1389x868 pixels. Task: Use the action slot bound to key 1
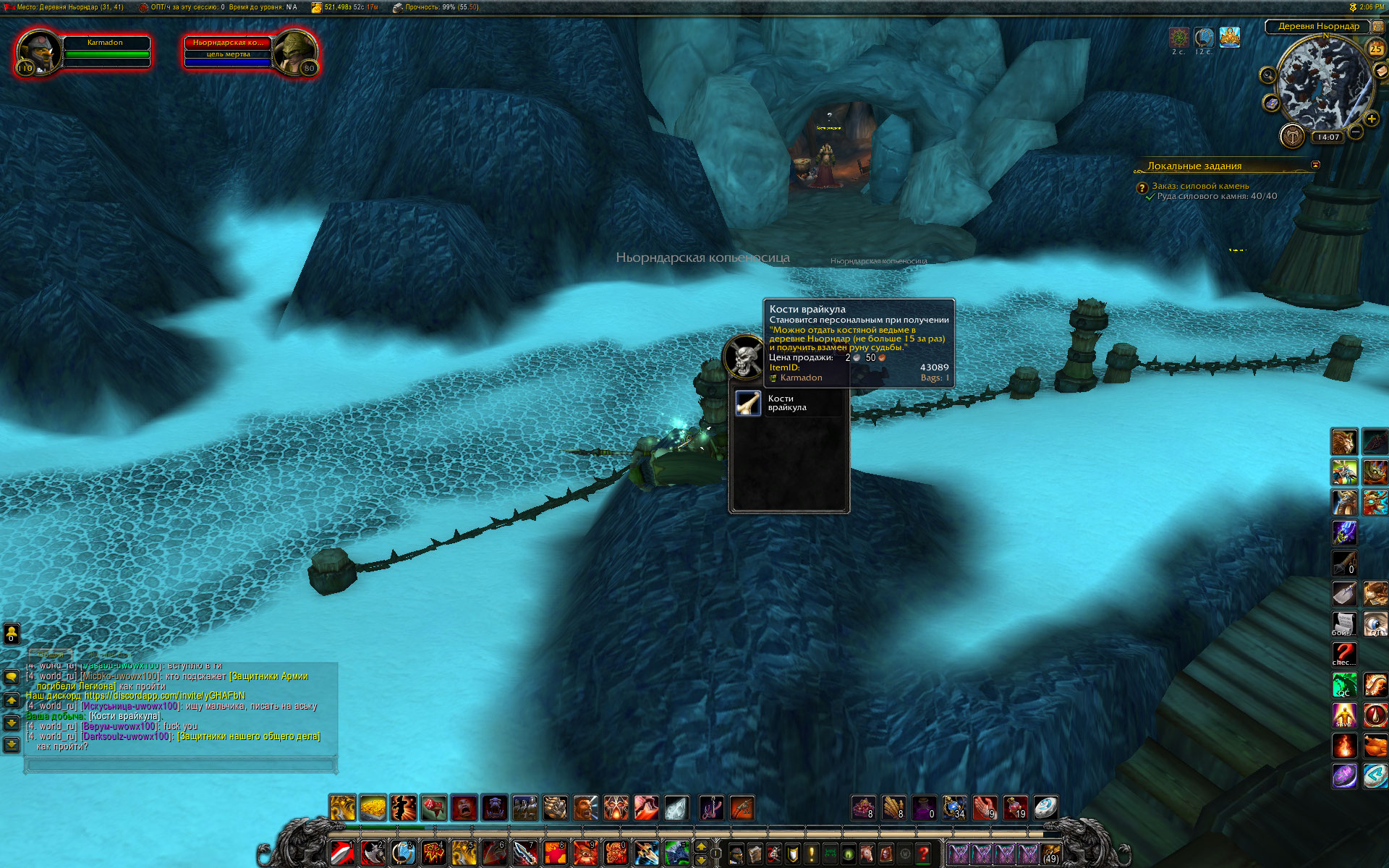point(342,854)
